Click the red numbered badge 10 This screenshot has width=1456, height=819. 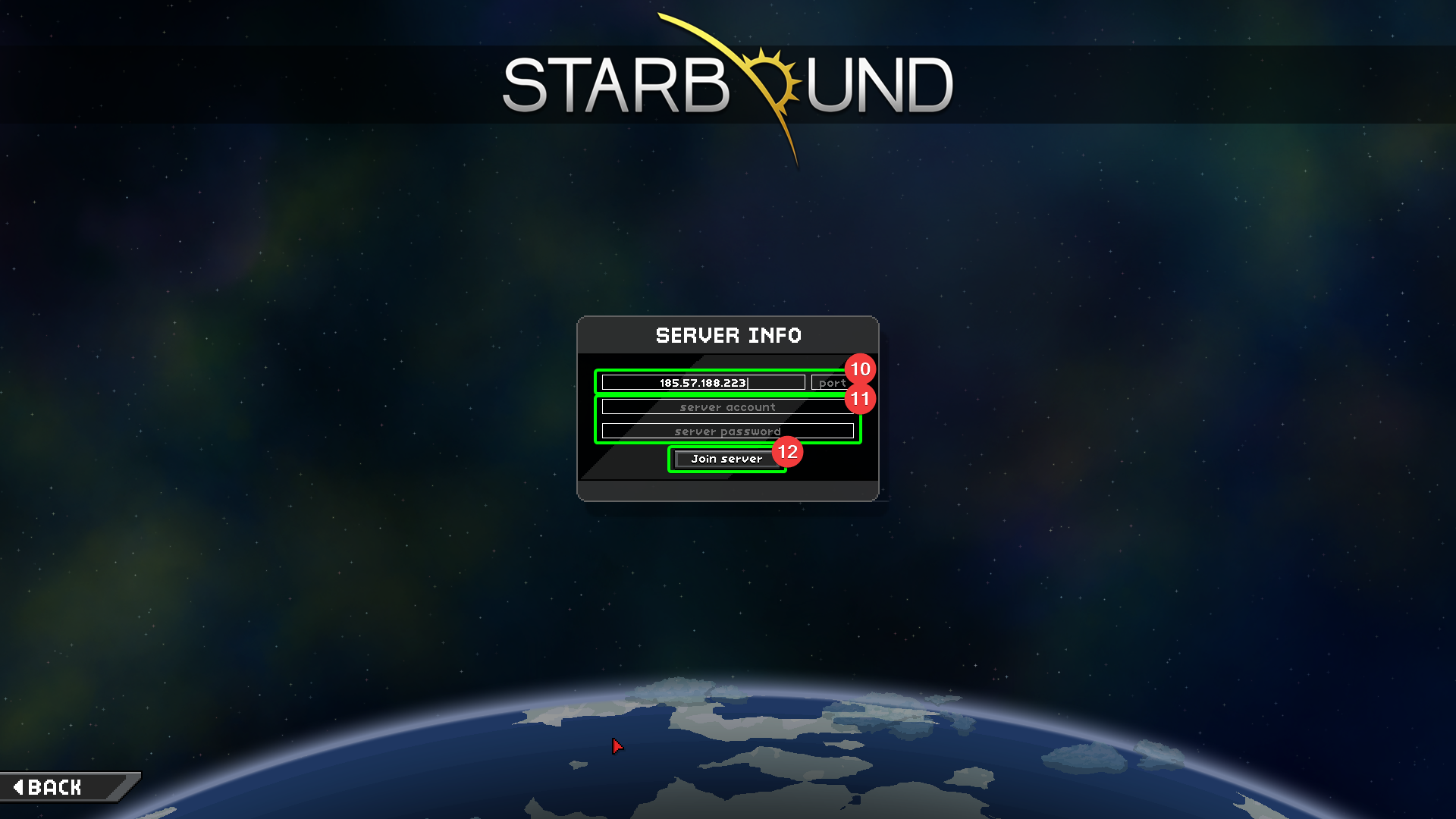861,369
